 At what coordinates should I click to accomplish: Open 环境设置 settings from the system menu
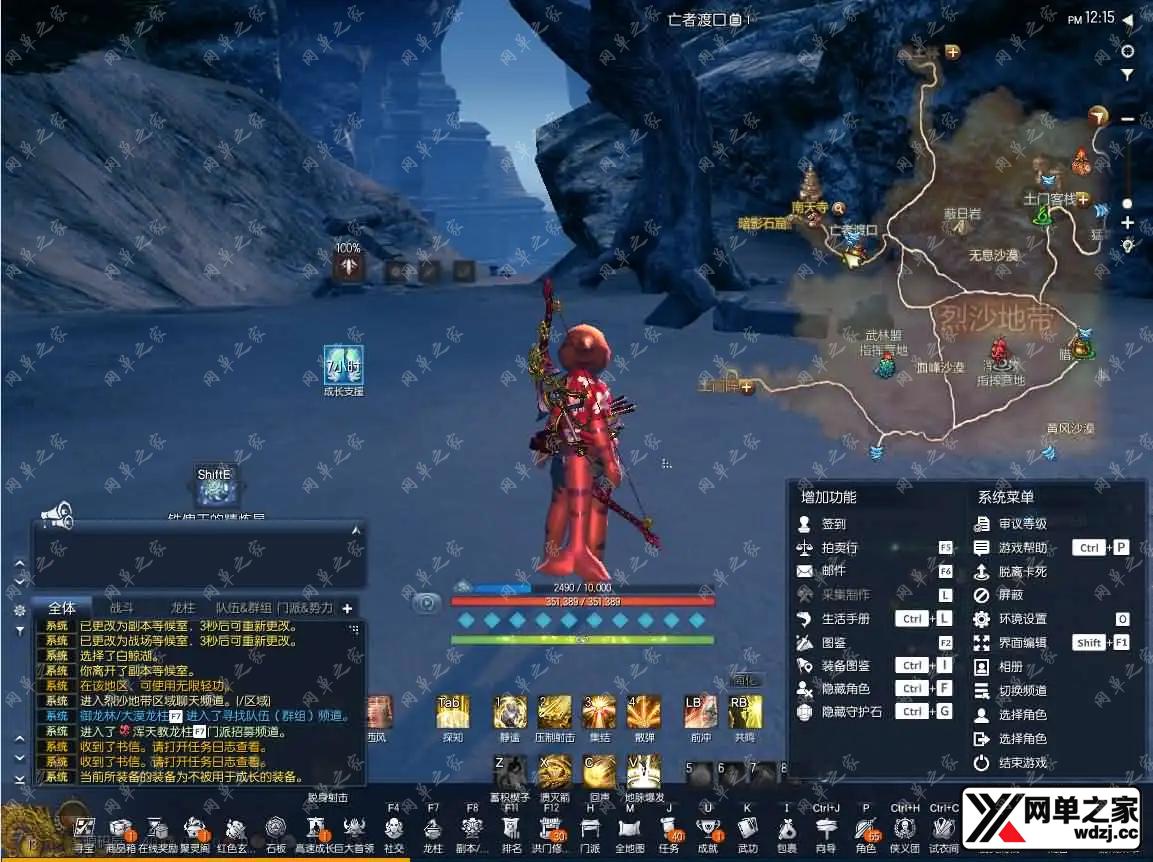click(x=1022, y=619)
